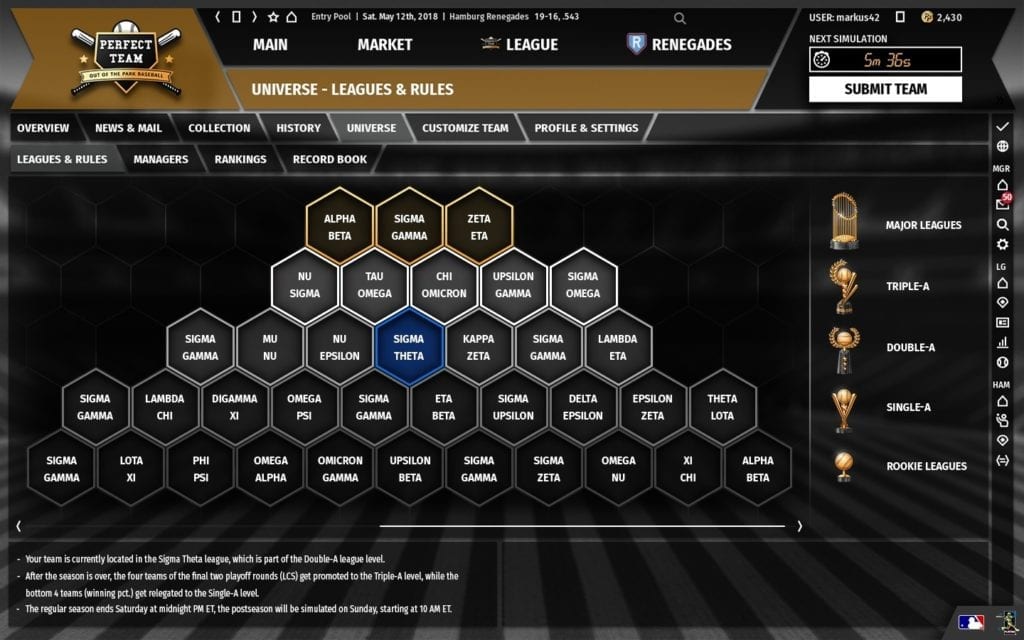
Task: Switch to the Overview tab
Action: 43,128
